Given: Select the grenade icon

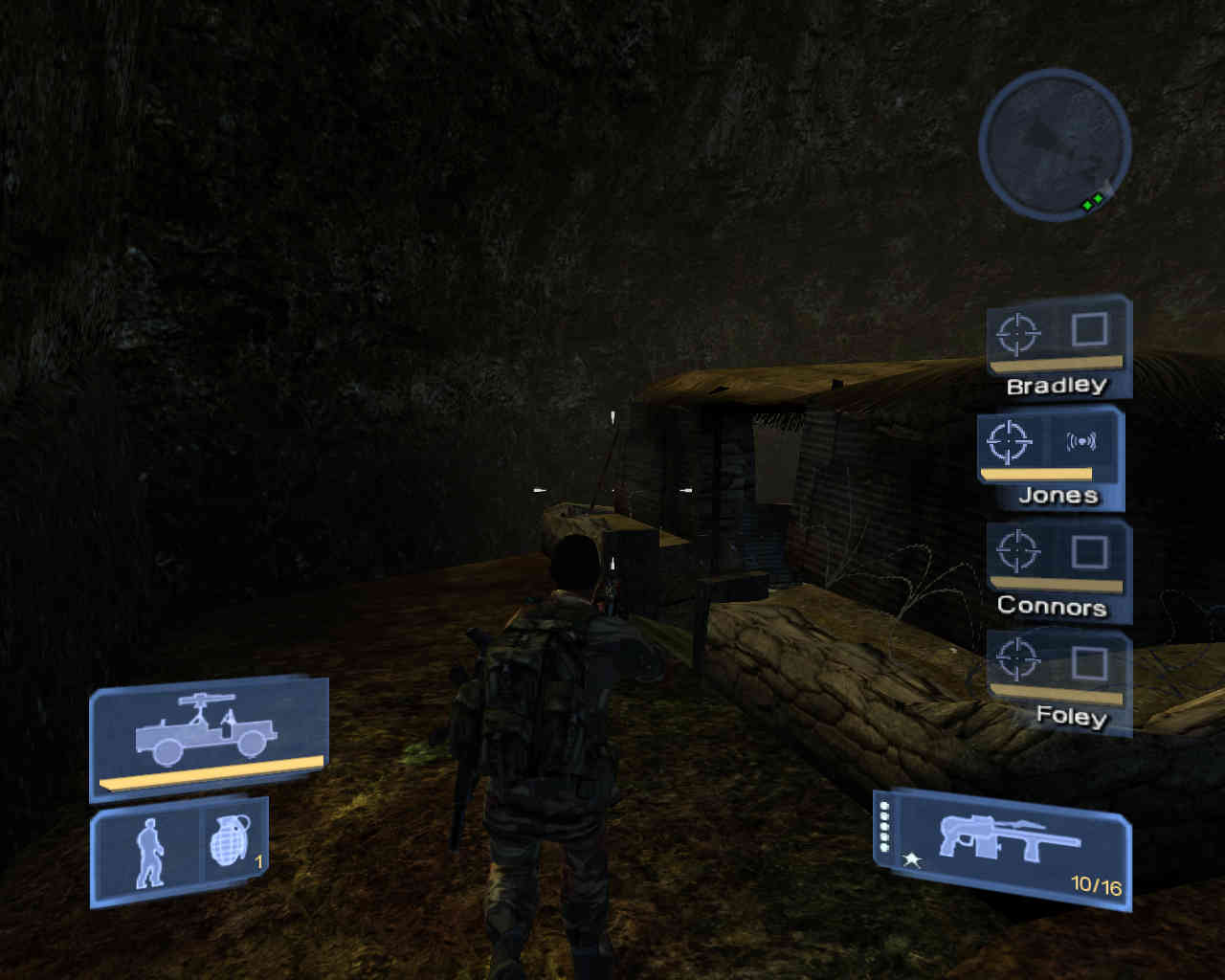Looking at the screenshot, I should pyautogui.click(x=231, y=842).
